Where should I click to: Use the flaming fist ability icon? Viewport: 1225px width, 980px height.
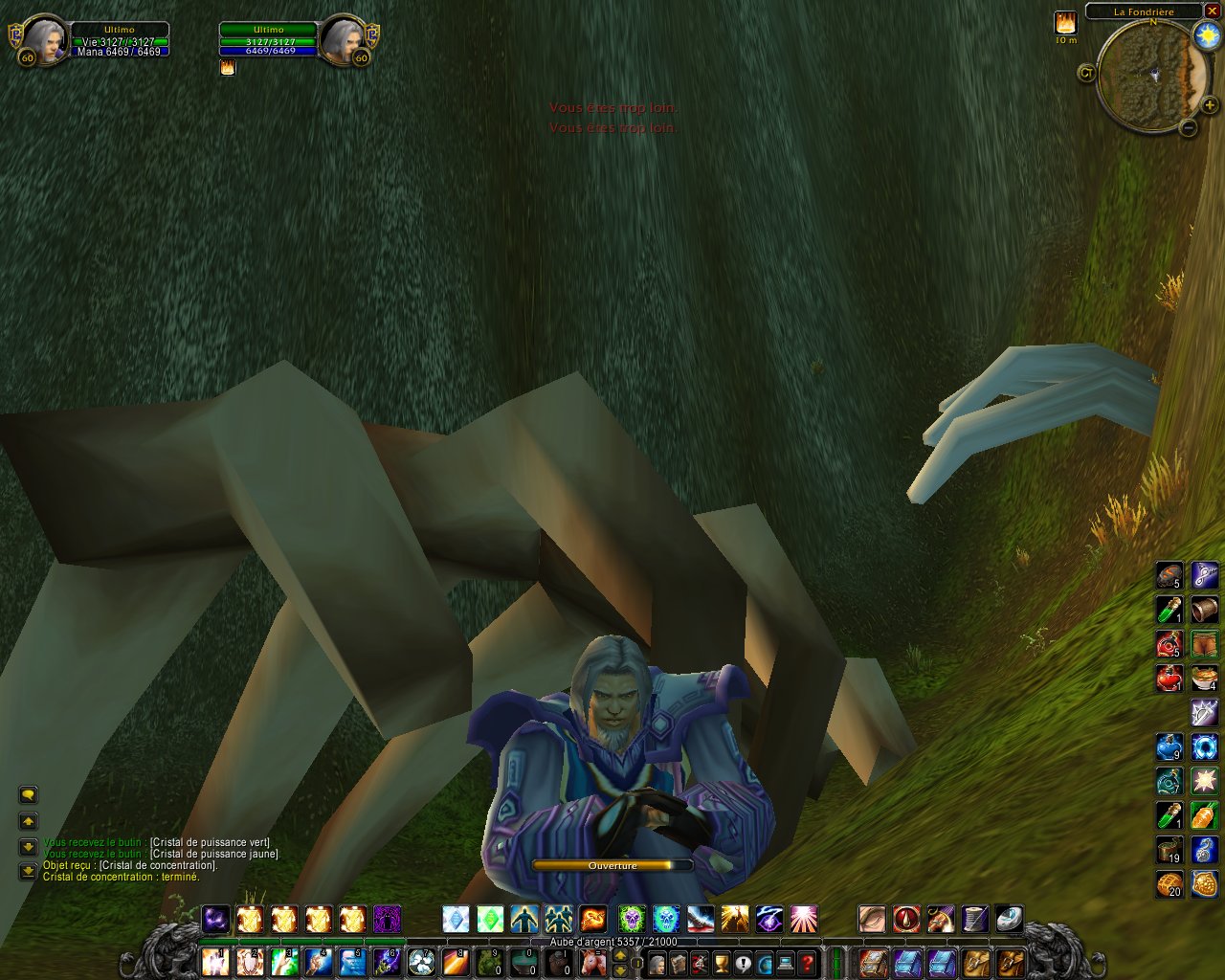(x=593, y=920)
